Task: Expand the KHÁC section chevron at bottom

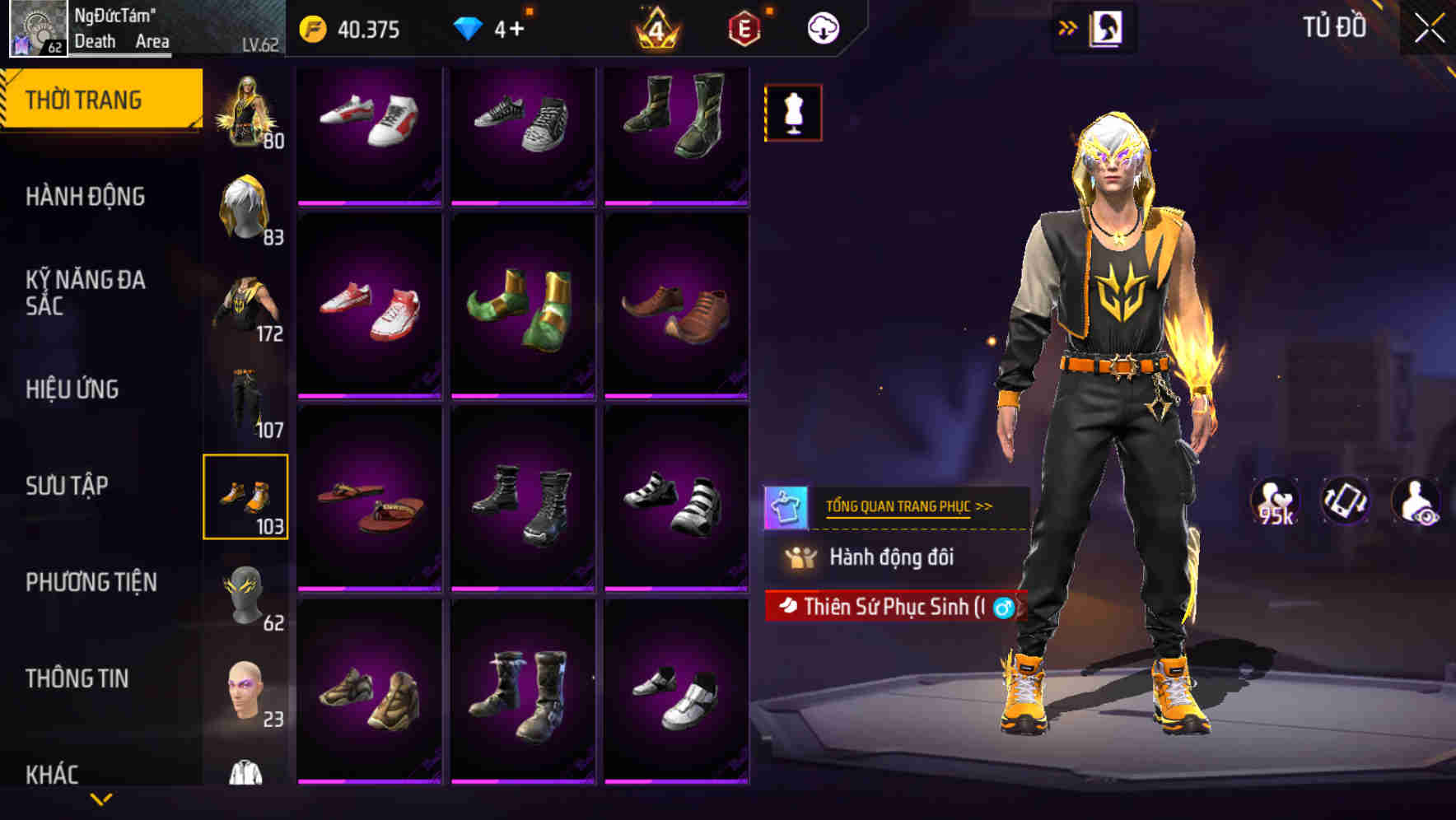Action: [101, 798]
